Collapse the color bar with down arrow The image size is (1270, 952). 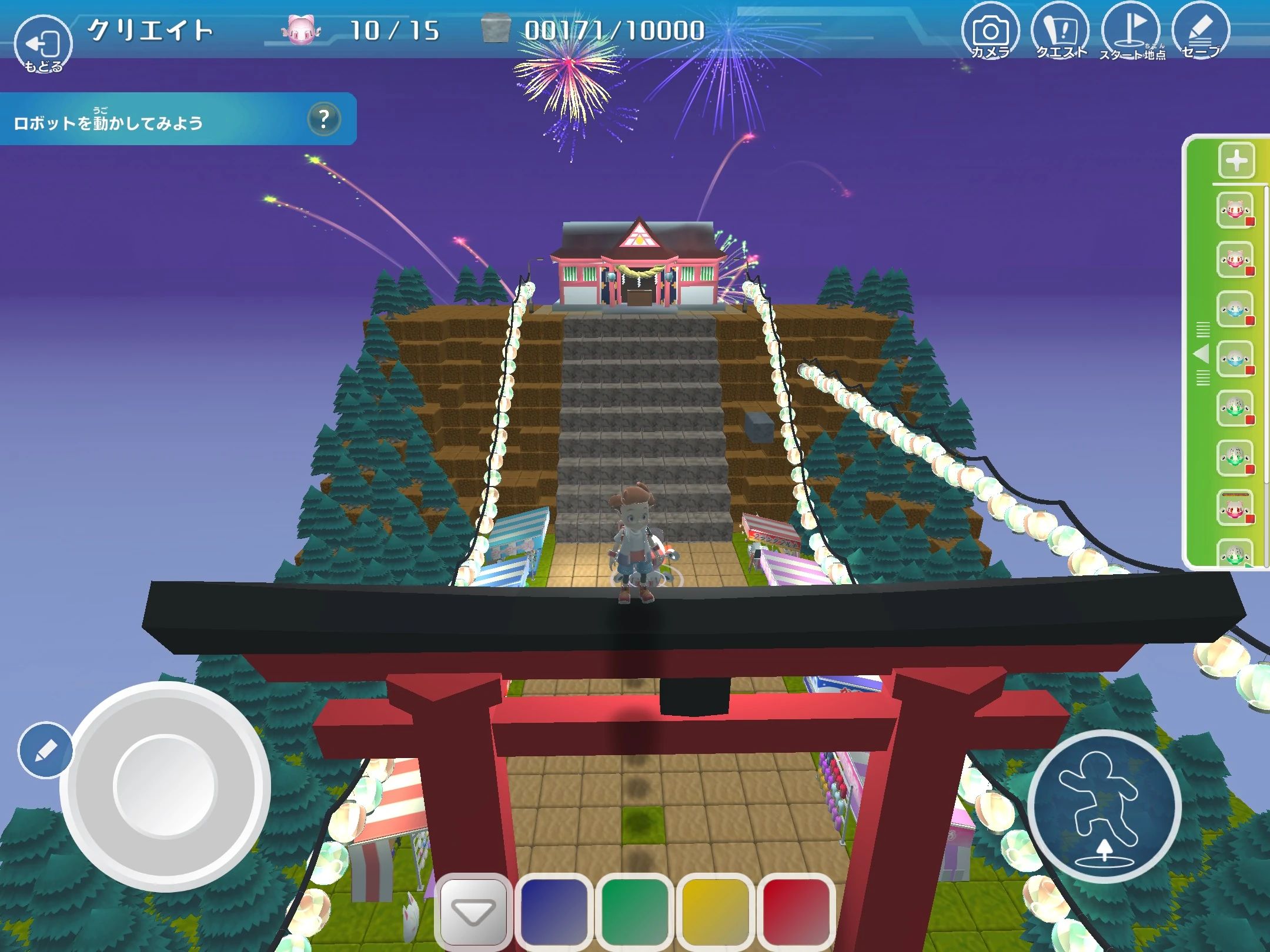click(474, 912)
